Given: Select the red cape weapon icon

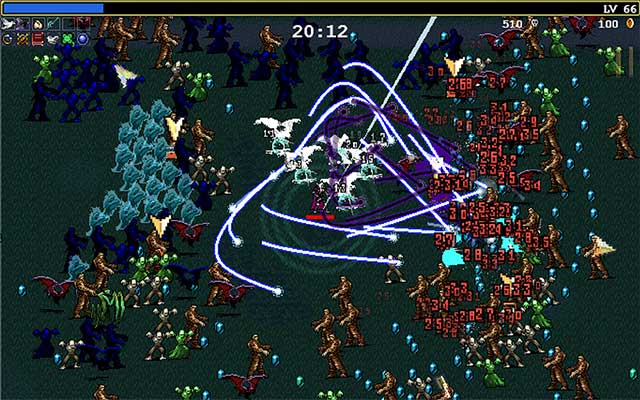Looking at the screenshot, I should (x=83, y=24).
